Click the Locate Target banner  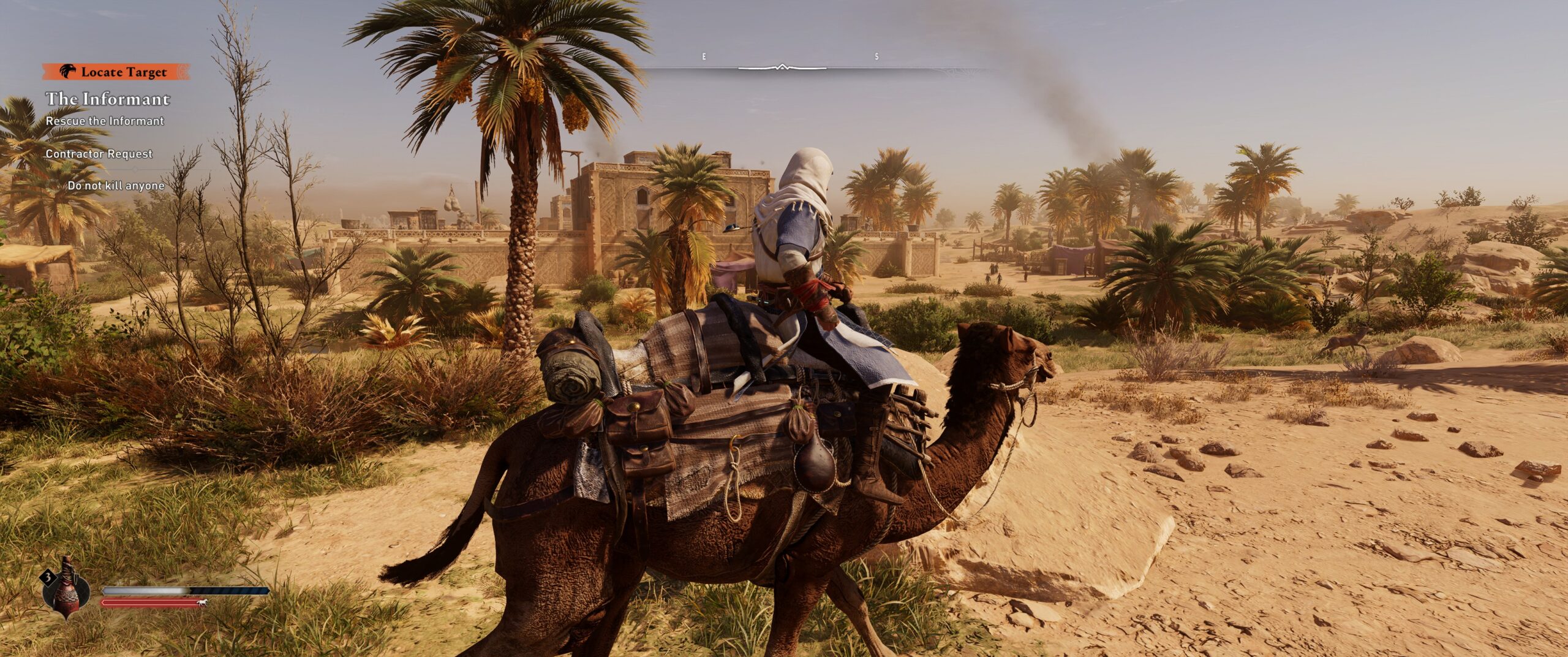tap(116, 72)
